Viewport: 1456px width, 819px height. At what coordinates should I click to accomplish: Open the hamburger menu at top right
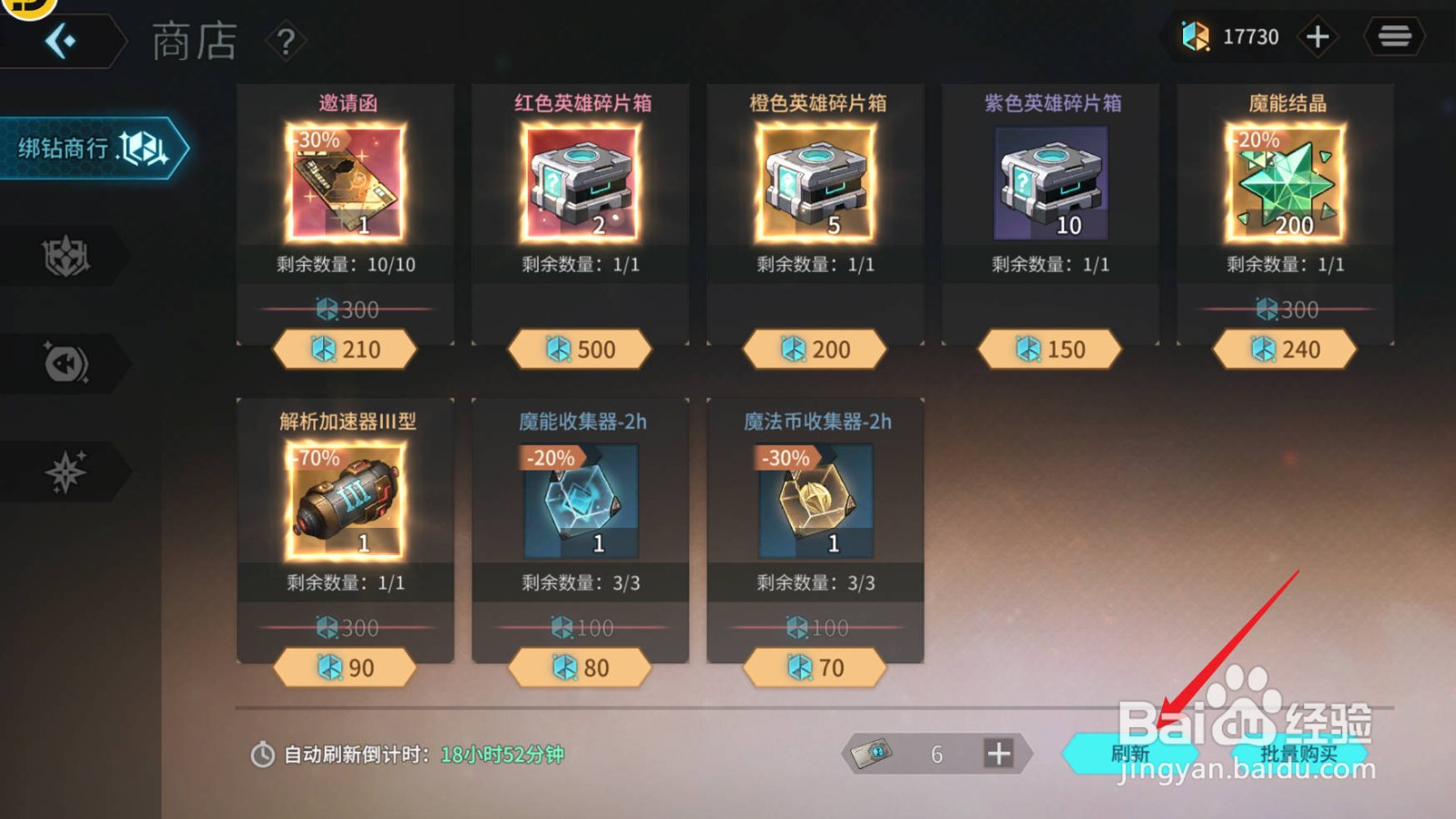coord(1395,36)
